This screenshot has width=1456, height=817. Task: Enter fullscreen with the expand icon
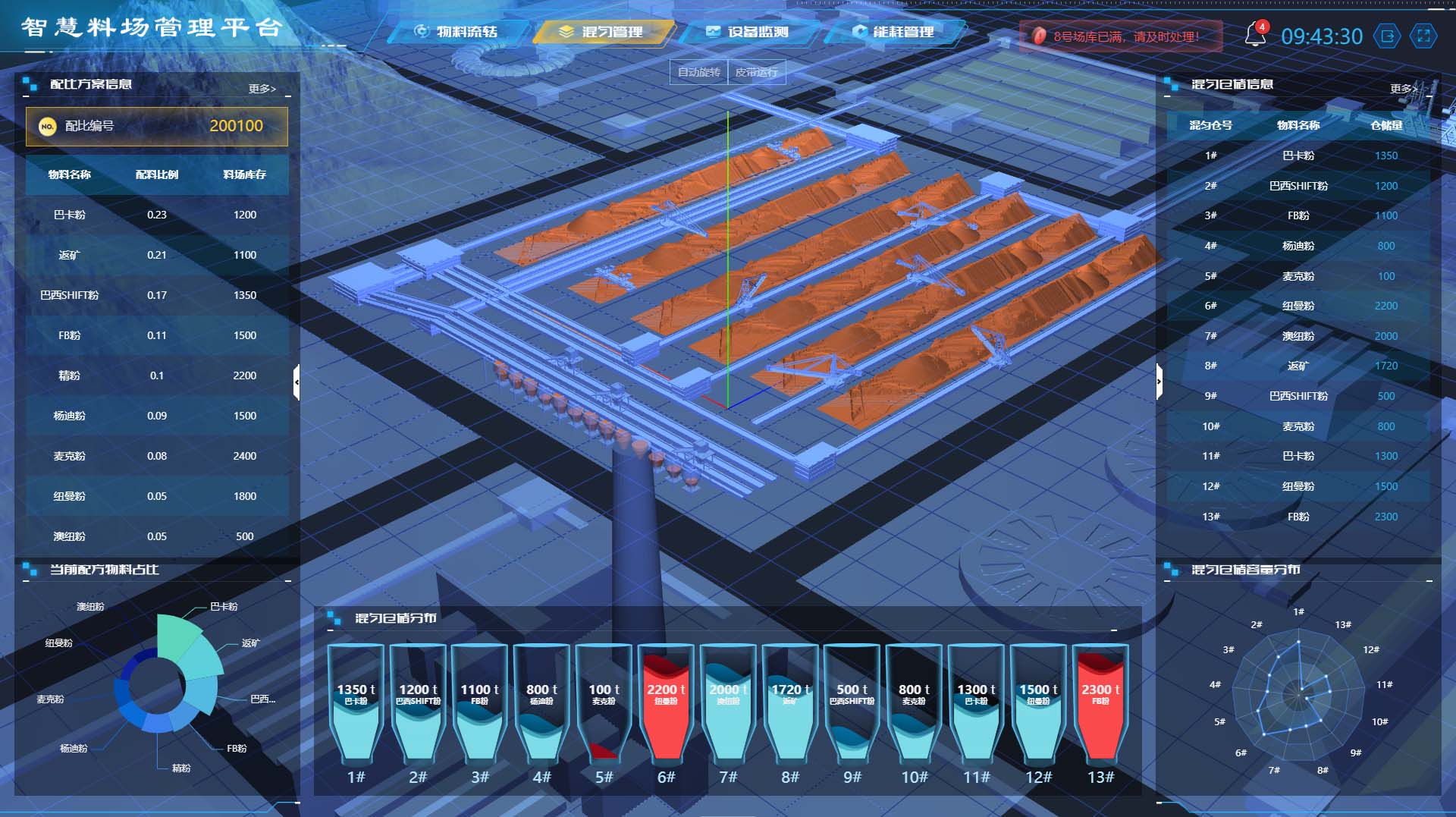point(1423,36)
